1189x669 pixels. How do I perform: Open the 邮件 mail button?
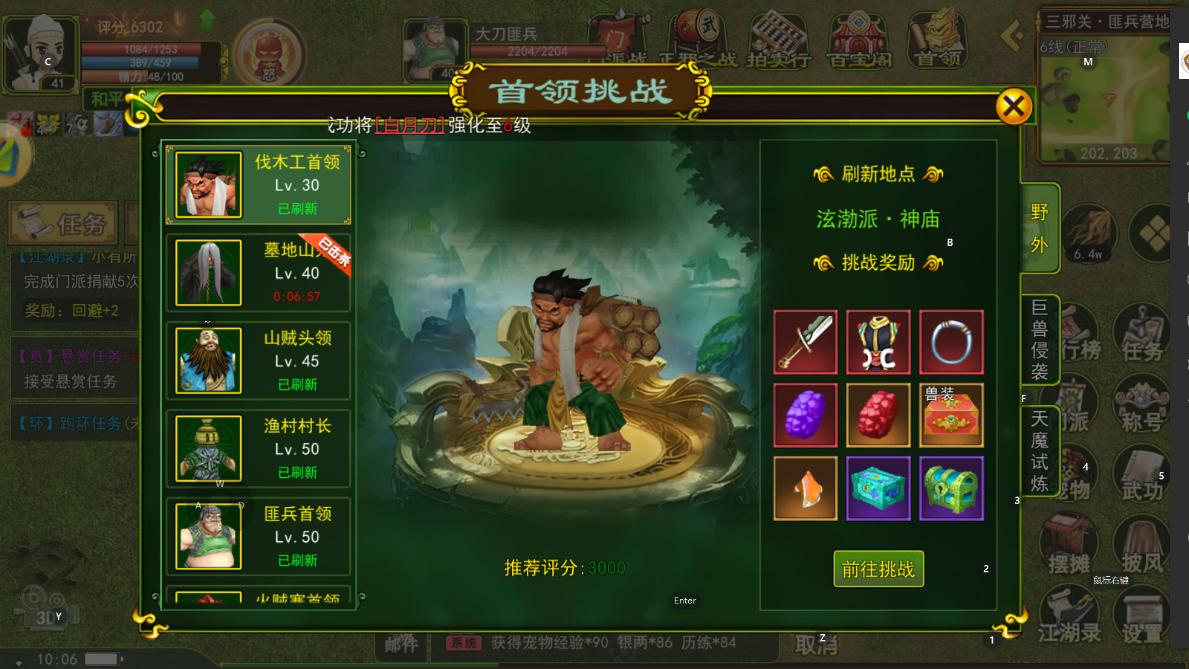(x=401, y=645)
